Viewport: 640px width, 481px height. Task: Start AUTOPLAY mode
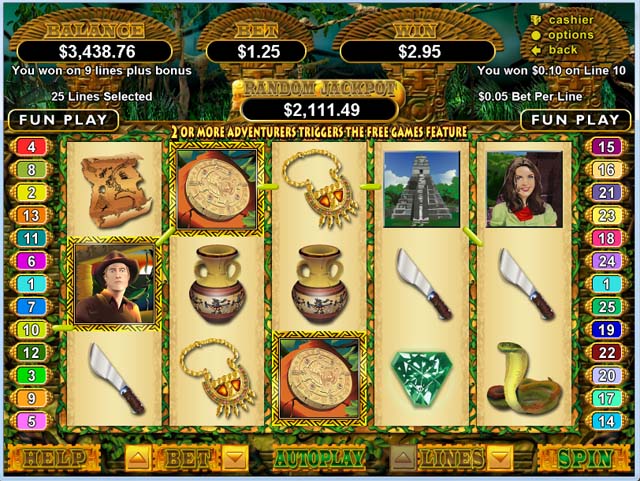tap(321, 459)
